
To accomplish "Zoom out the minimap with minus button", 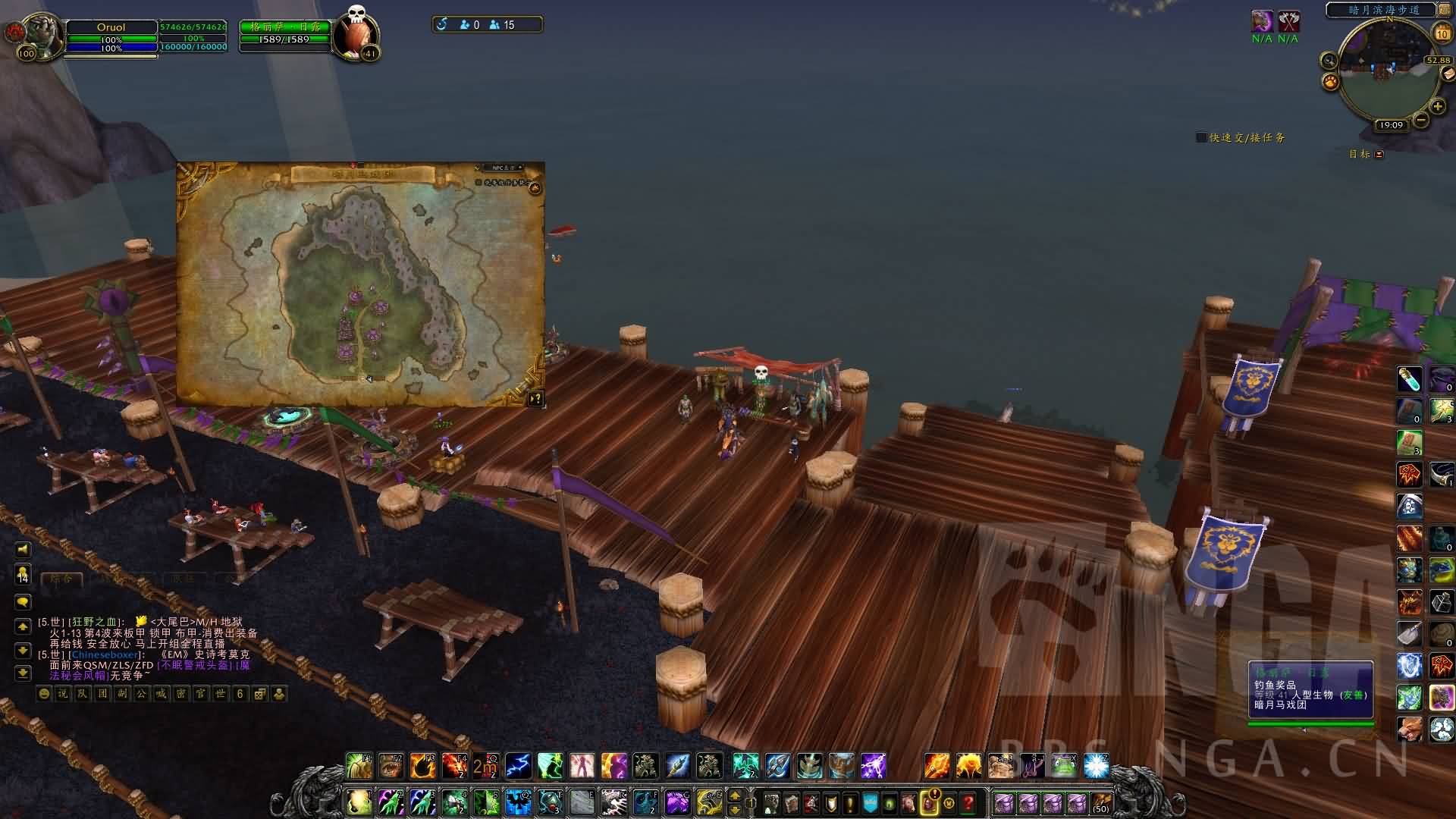I will pyautogui.click(x=1420, y=120).
